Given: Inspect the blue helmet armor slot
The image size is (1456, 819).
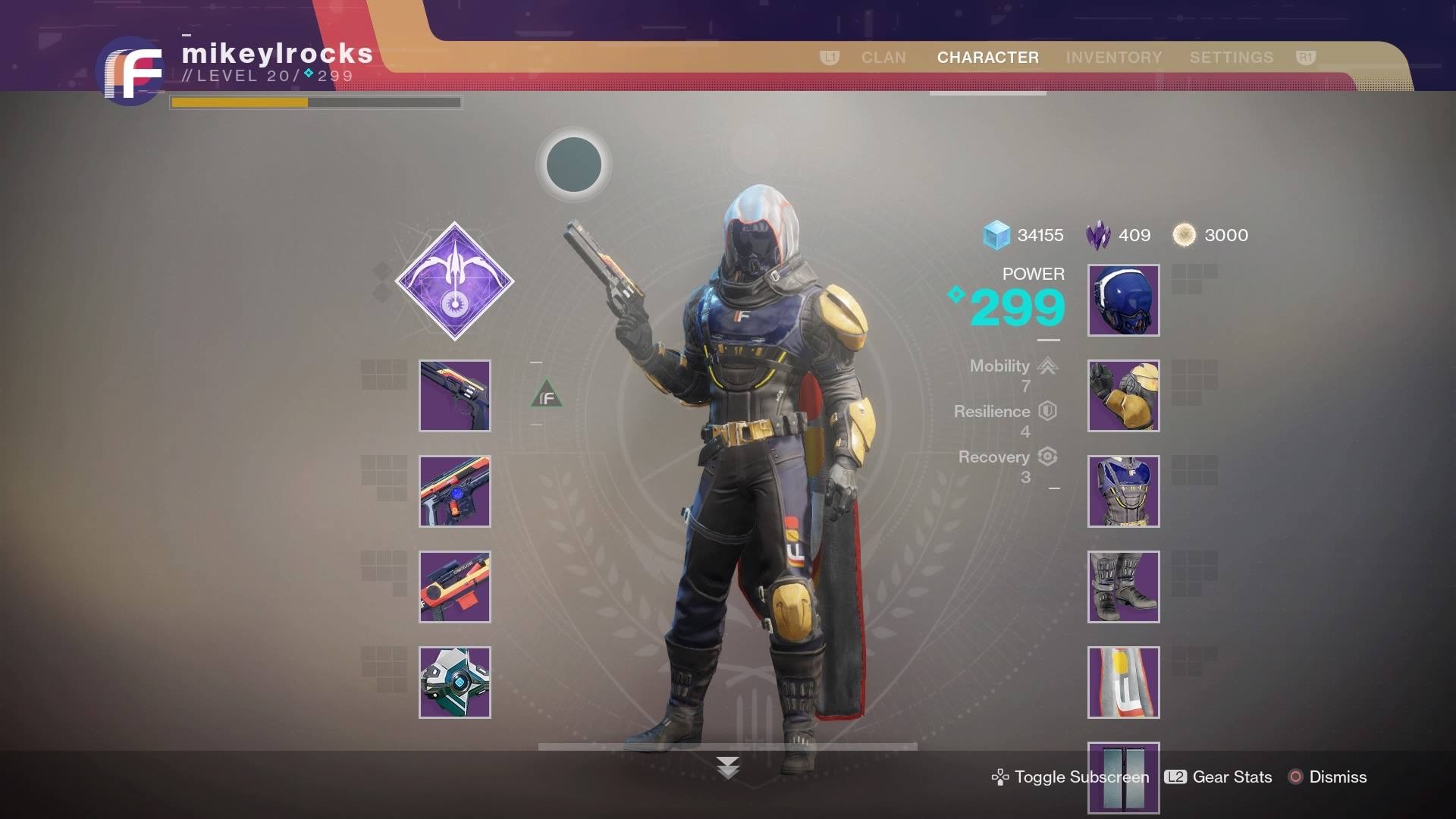Looking at the screenshot, I should pos(1123,300).
